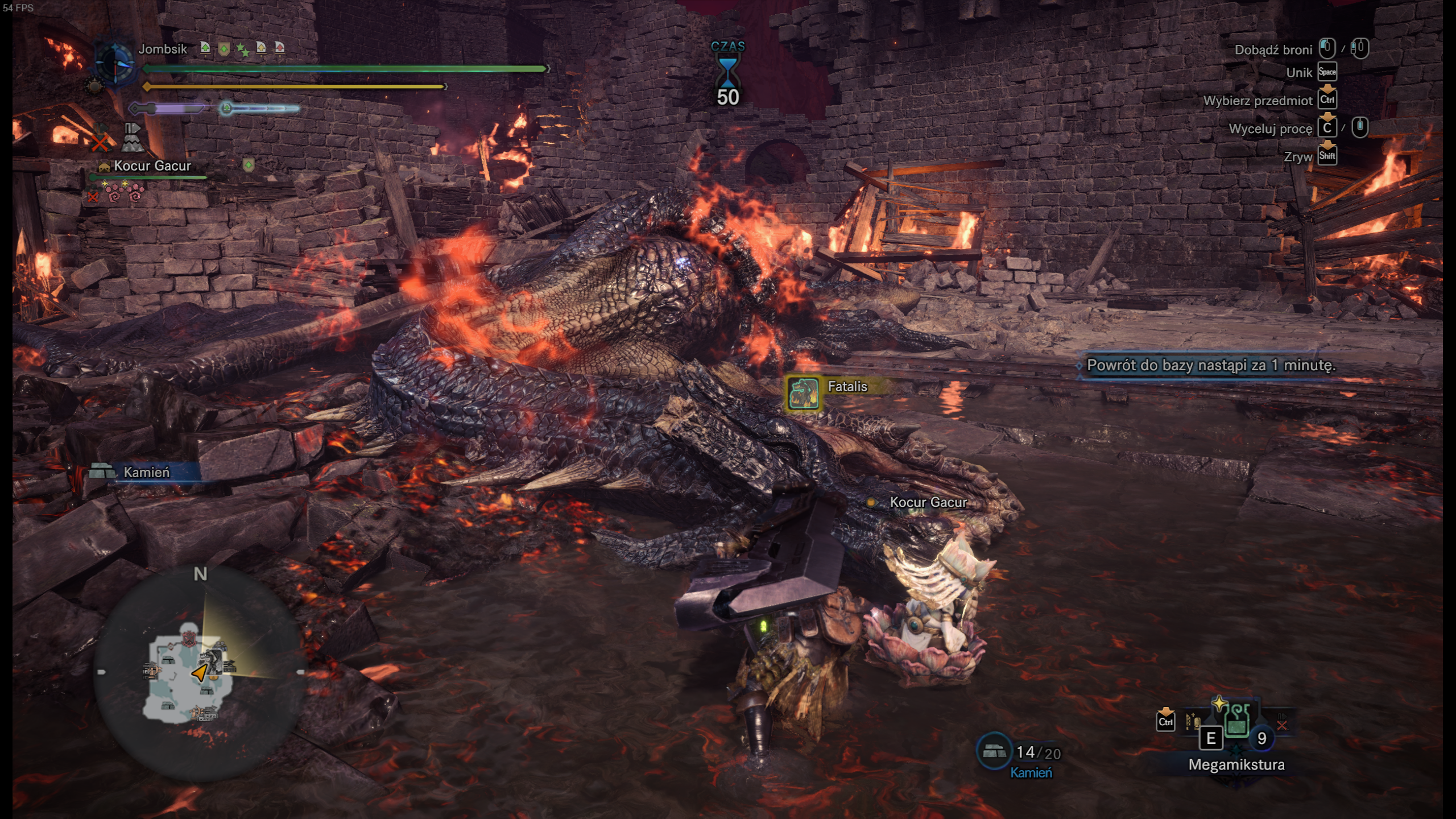Image resolution: width=1456 pixels, height=819 pixels.
Task: Click the player name Jombsik
Action: [x=163, y=49]
